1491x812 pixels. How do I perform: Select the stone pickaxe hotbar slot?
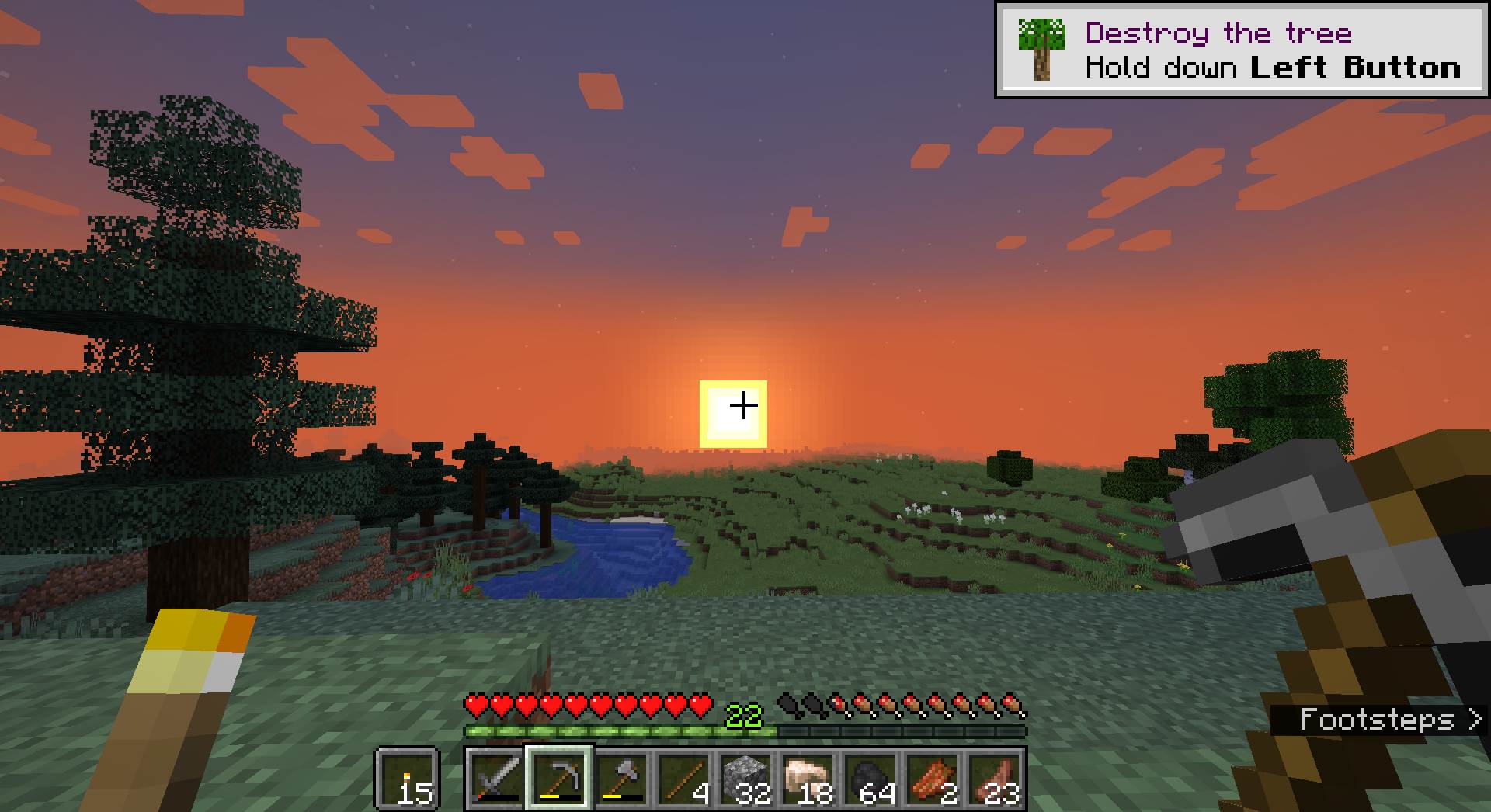tap(559, 779)
